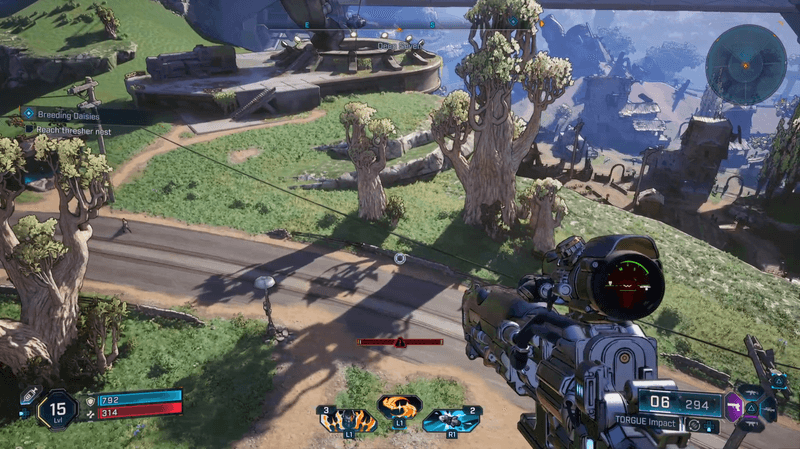
Task: Select the purple pistol weapon slot
Action: click(734, 407)
